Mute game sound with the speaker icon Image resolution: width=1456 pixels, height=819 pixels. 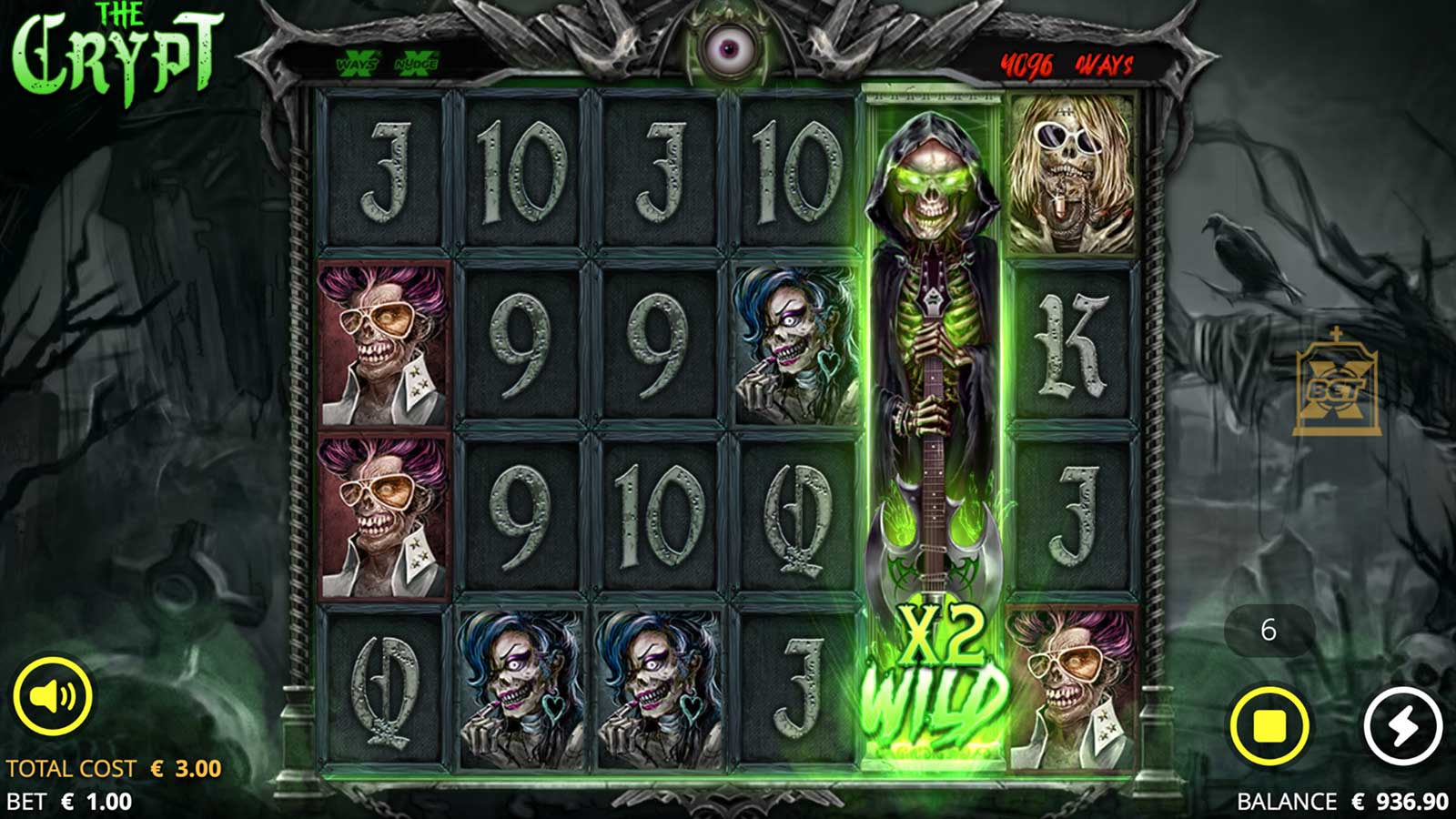pyautogui.click(x=56, y=696)
